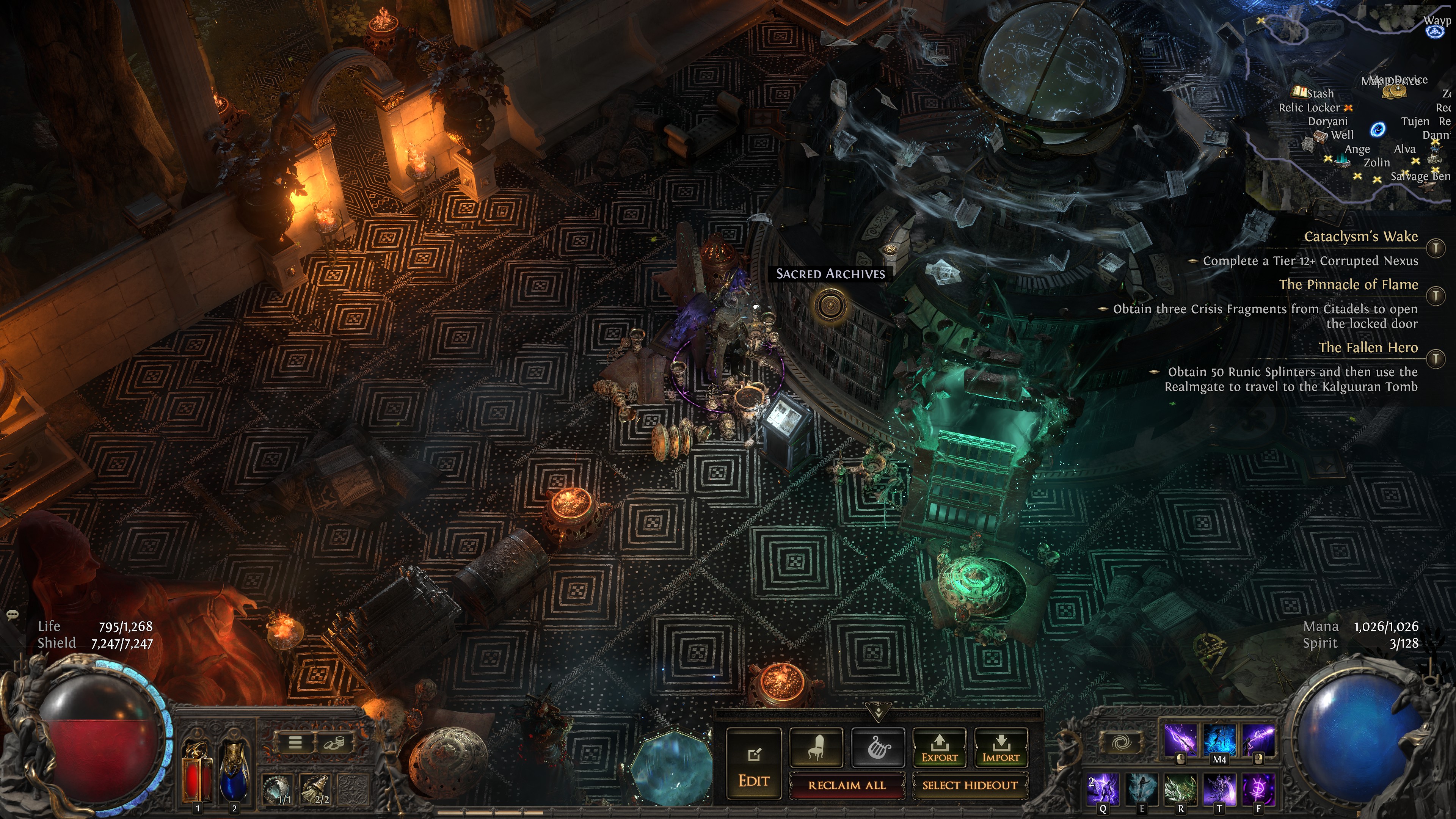Open the harp music button
Viewport: 1456px width, 819px height.
click(x=878, y=748)
